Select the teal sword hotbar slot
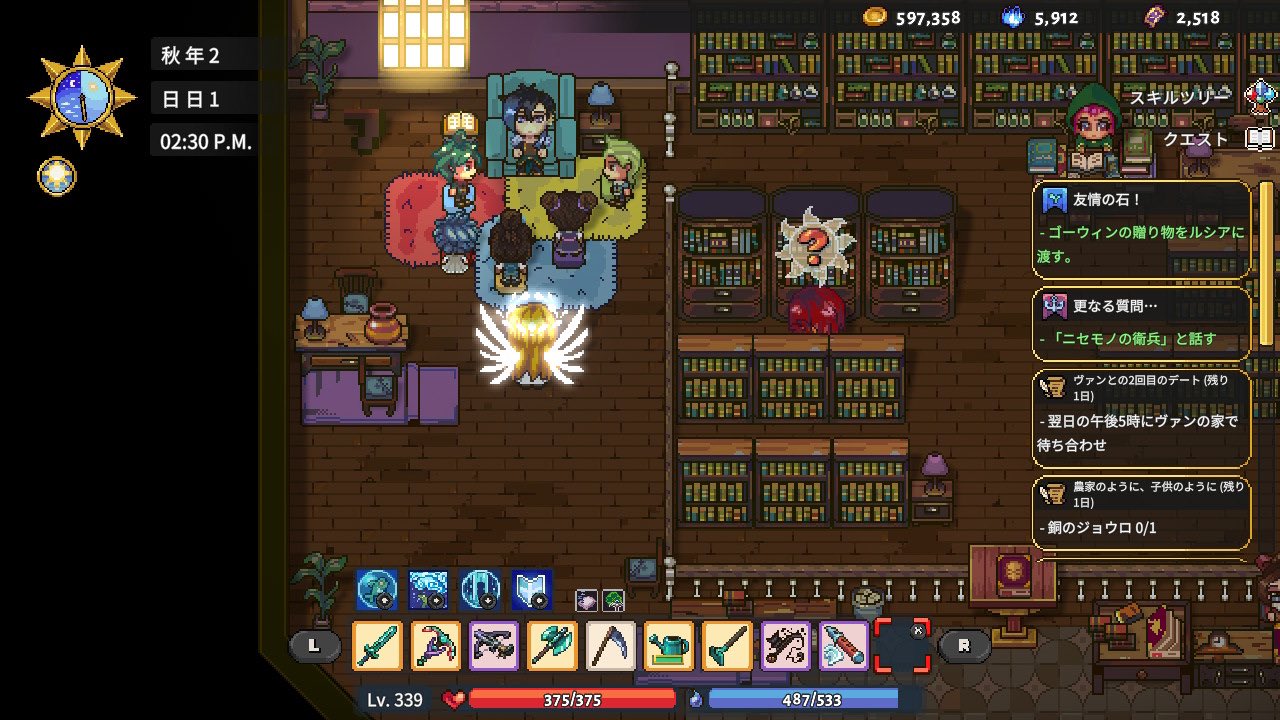The width and height of the screenshot is (1280, 720). (378, 645)
